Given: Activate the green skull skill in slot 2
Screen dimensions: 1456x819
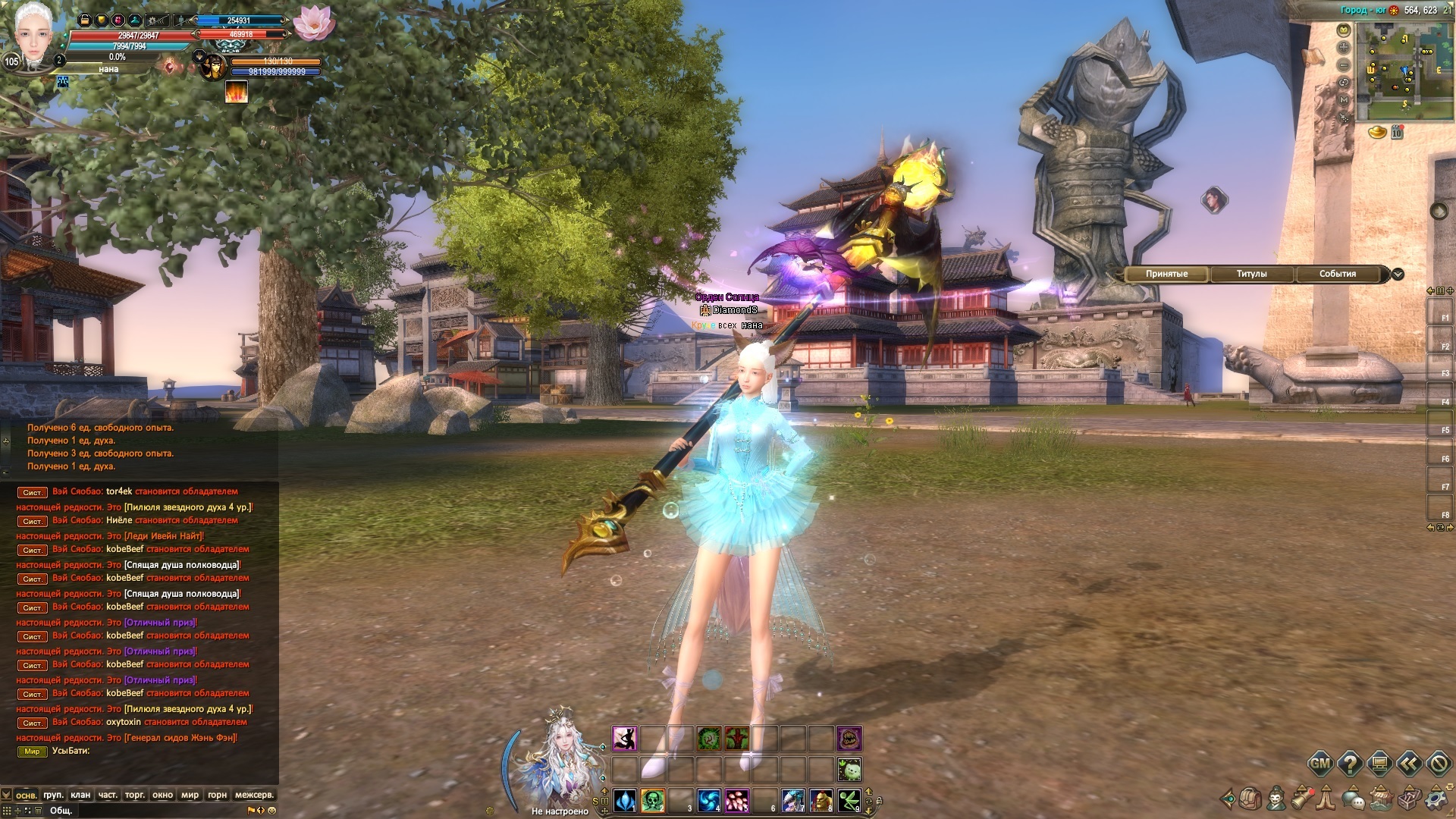Looking at the screenshot, I should click(x=652, y=800).
